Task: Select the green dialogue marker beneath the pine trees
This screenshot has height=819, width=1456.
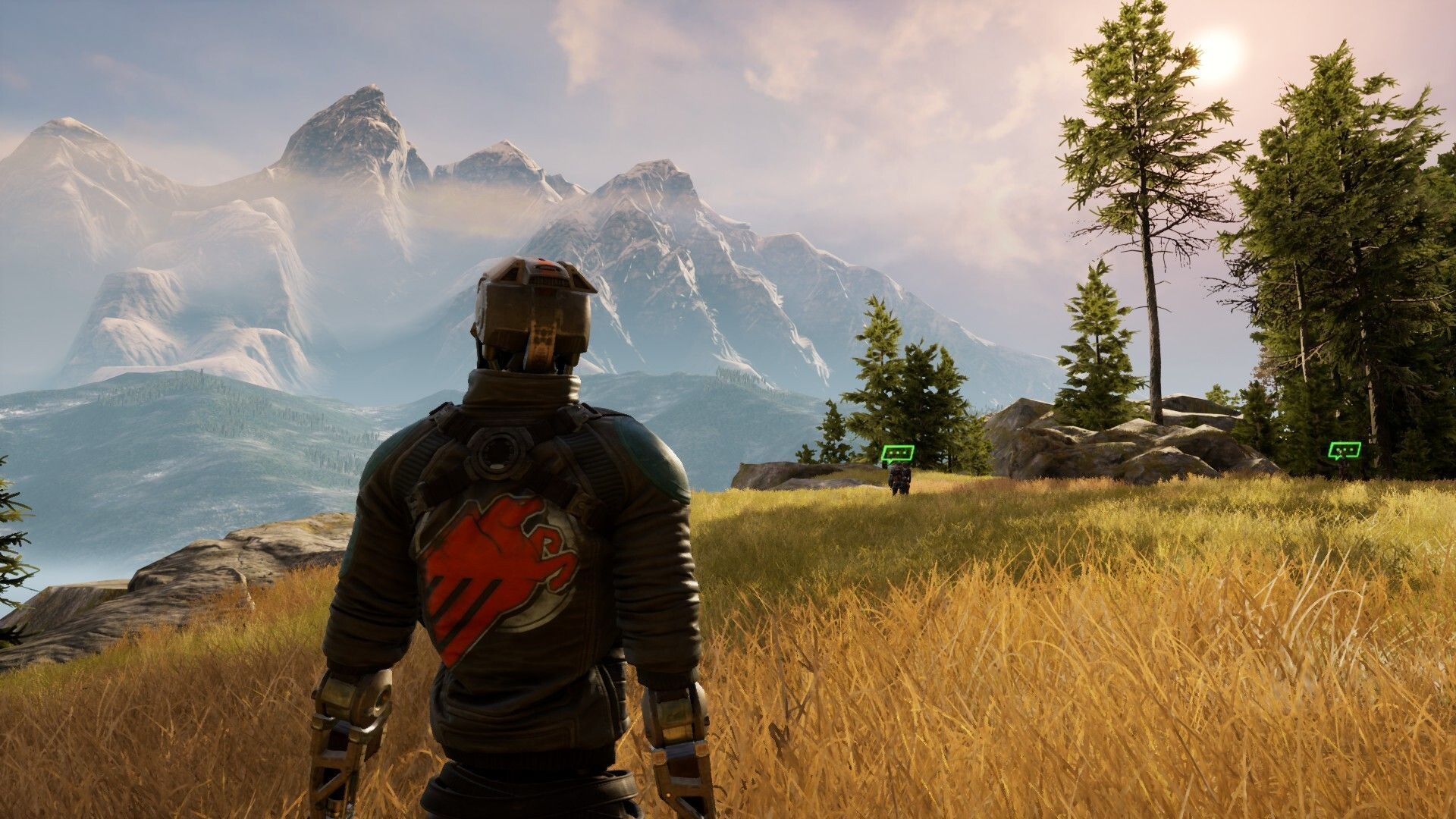Action: tap(1344, 450)
